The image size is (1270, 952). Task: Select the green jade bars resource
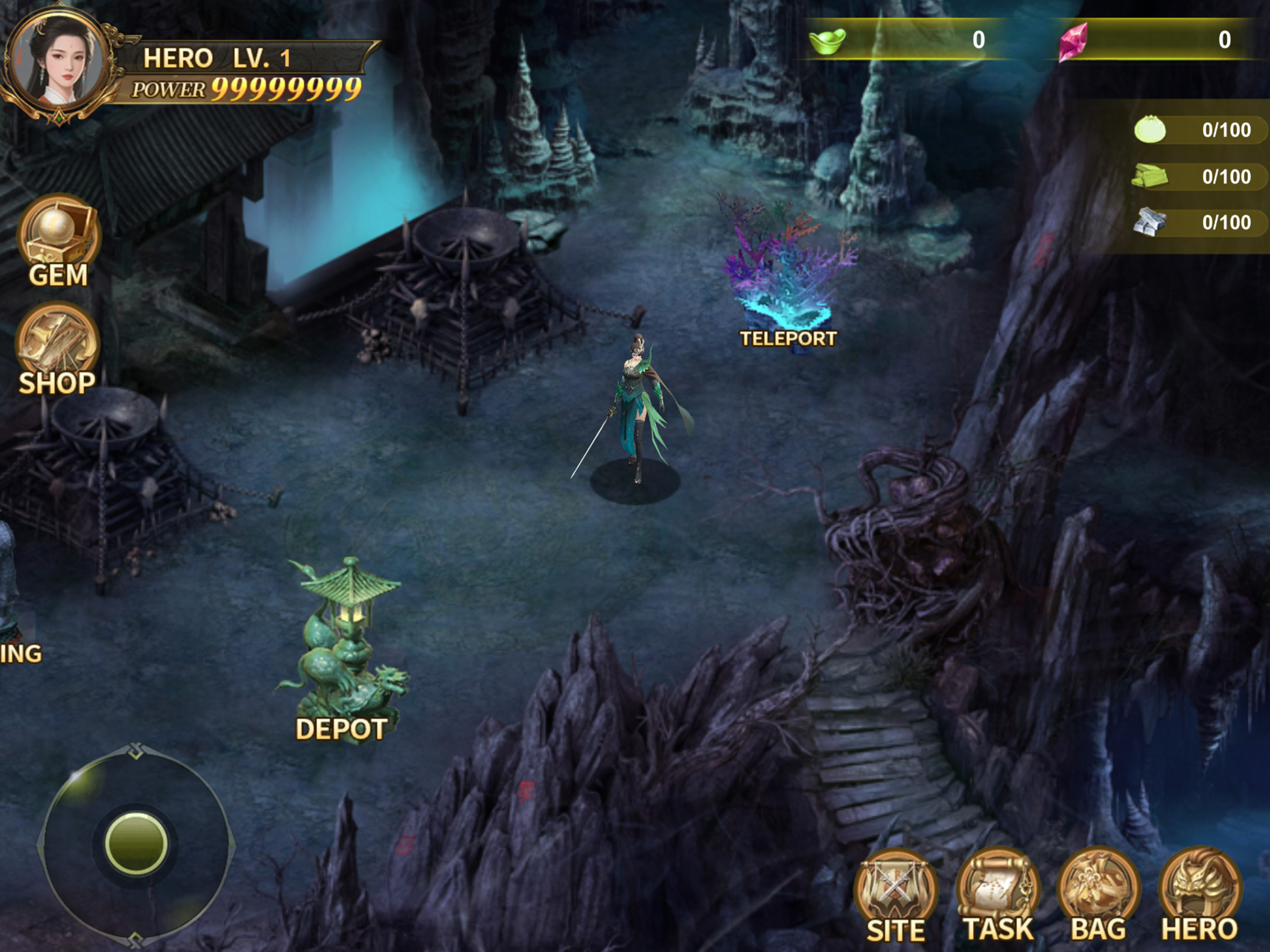pos(1150,176)
